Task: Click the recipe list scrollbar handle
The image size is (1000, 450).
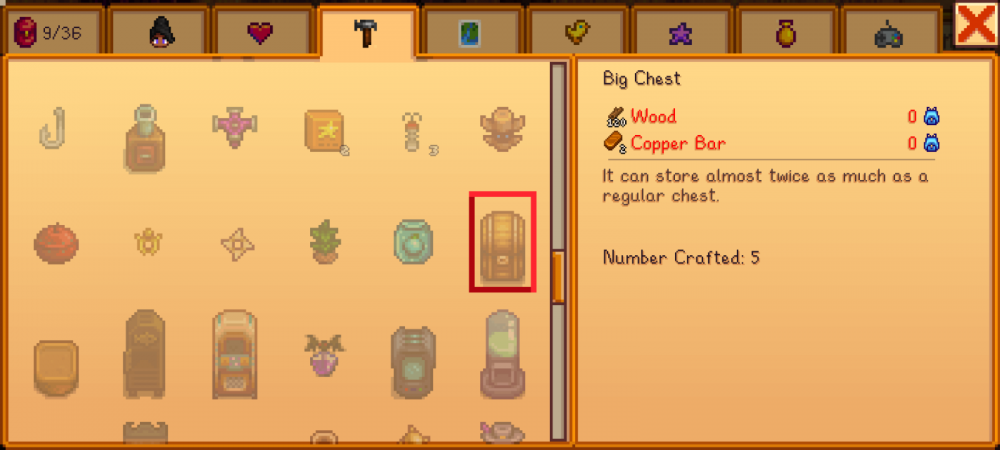Action: pos(558,276)
